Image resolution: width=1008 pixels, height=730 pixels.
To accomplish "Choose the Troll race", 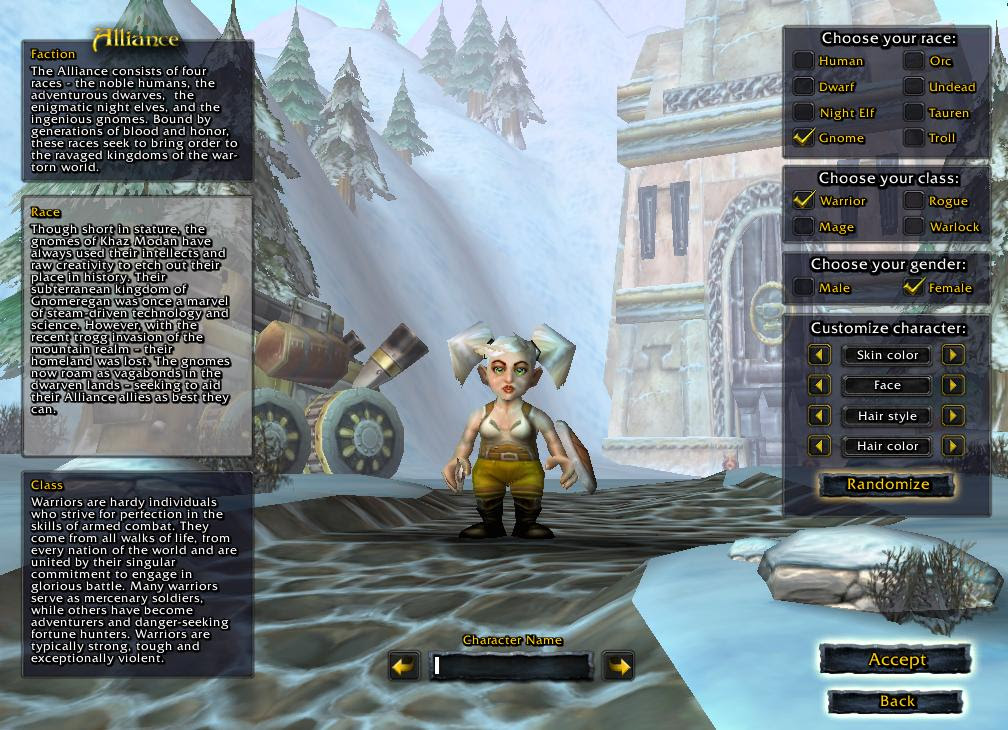I will [914, 138].
